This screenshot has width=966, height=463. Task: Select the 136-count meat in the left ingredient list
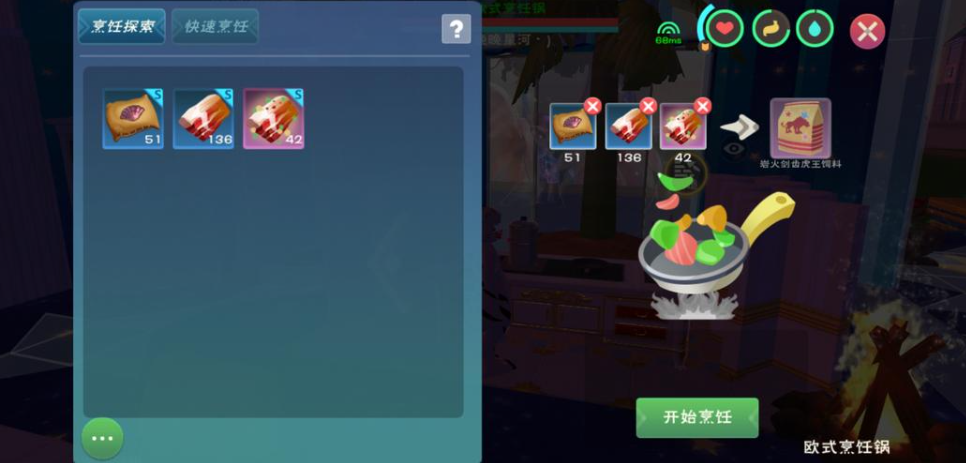click(x=204, y=118)
